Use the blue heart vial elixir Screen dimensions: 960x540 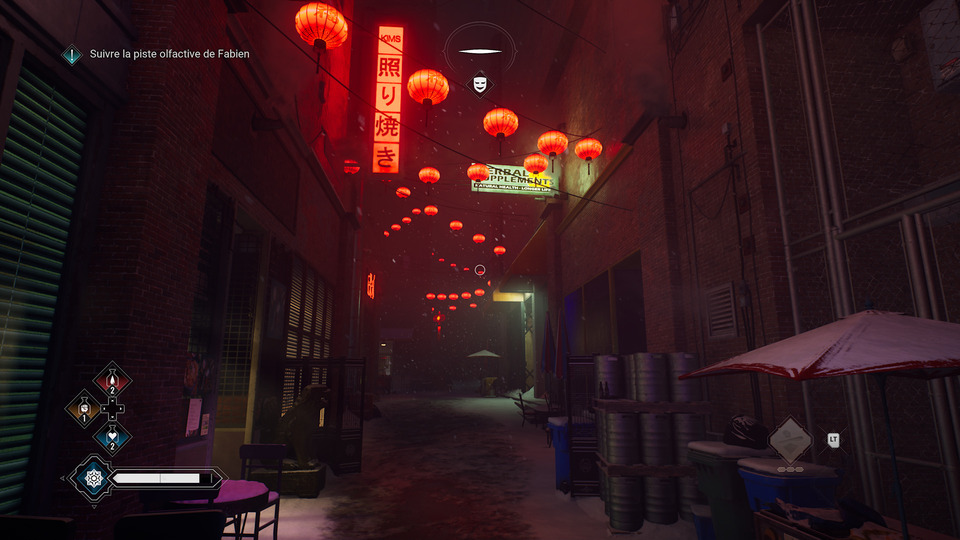coord(112,436)
